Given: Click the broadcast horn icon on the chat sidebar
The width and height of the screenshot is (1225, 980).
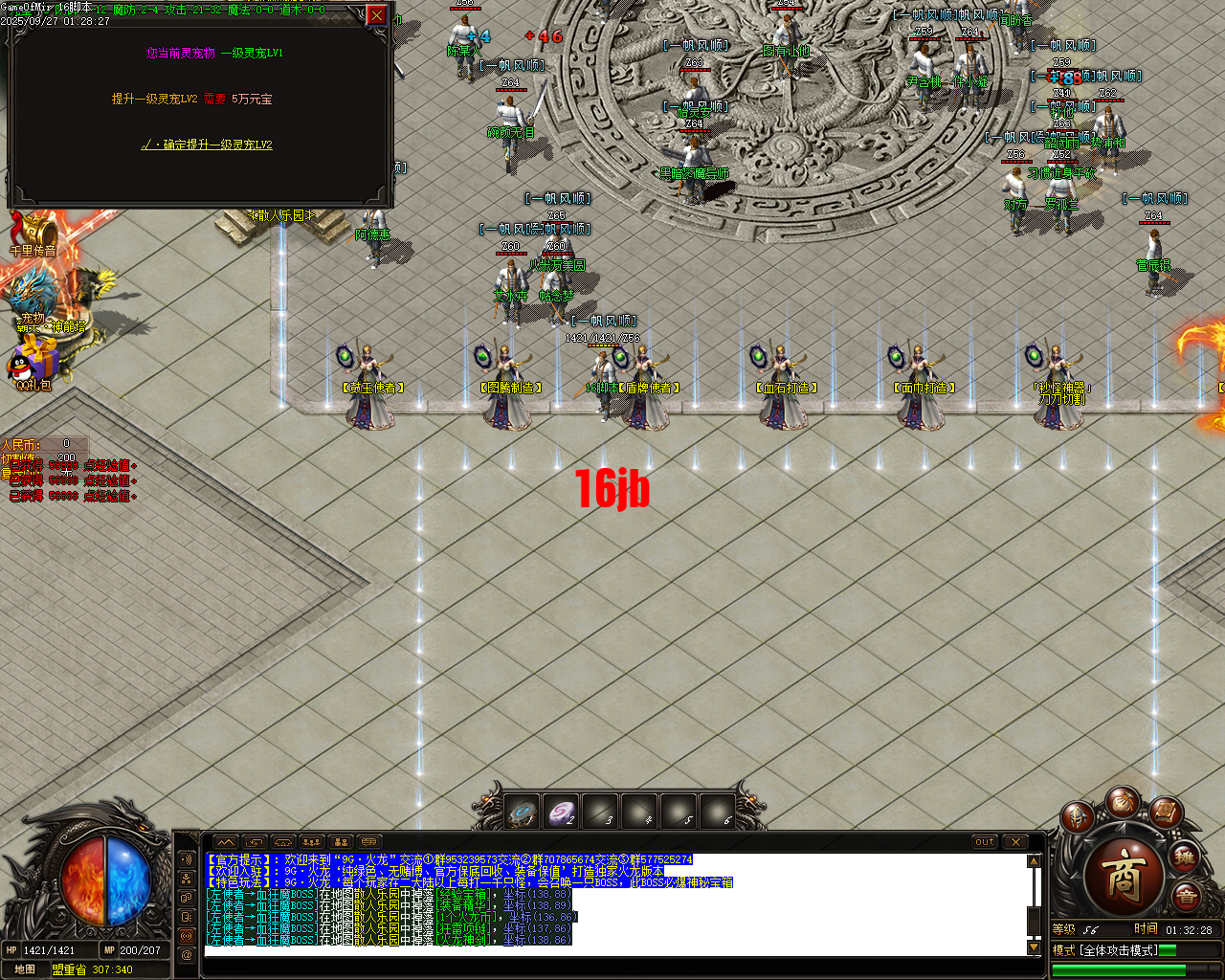Looking at the screenshot, I should click(188, 934).
